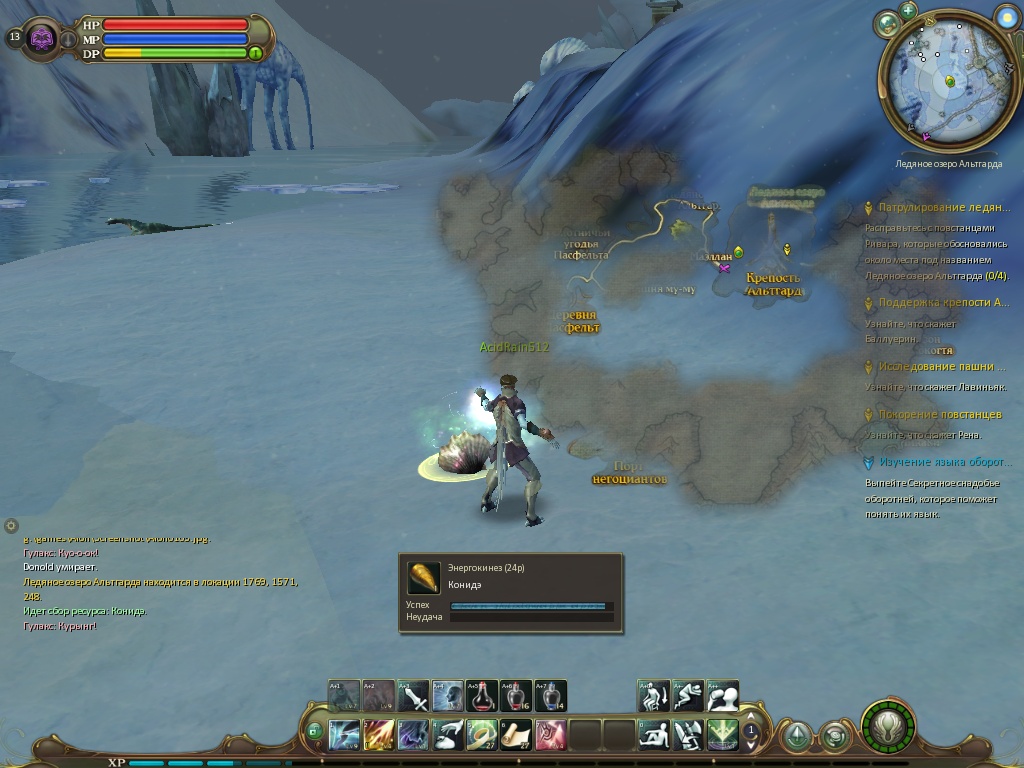Select quest 'Патрулирование ледян...' in tracker
Screen dimensions: 1024x768
(943, 208)
